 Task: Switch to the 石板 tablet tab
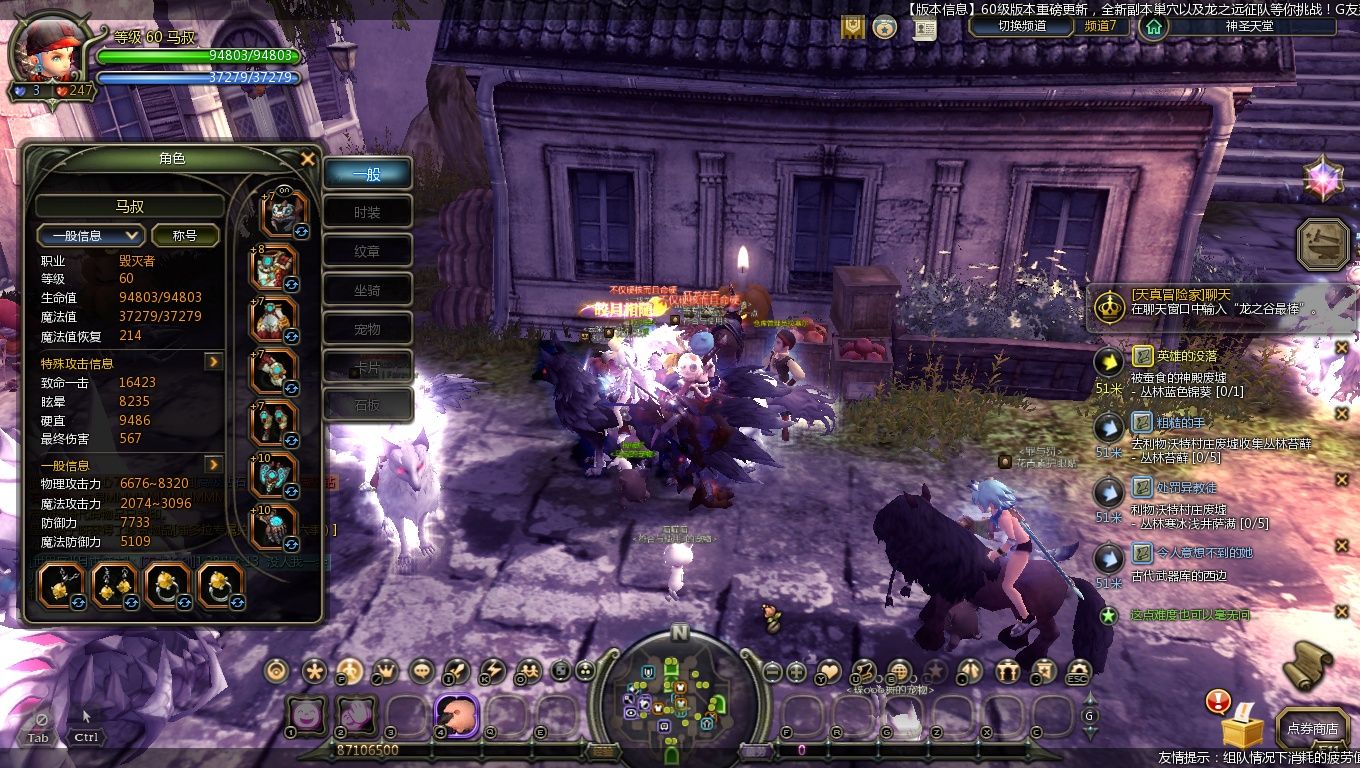[x=367, y=406]
